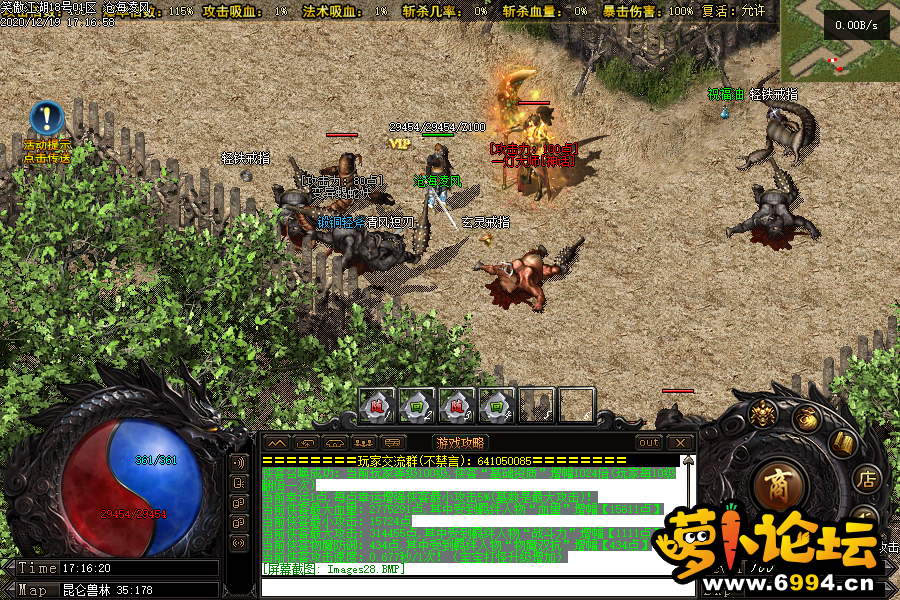The width and height of the screenshot is (900, 600).
Task: Open the minimap in the corner
Action: 838,40
